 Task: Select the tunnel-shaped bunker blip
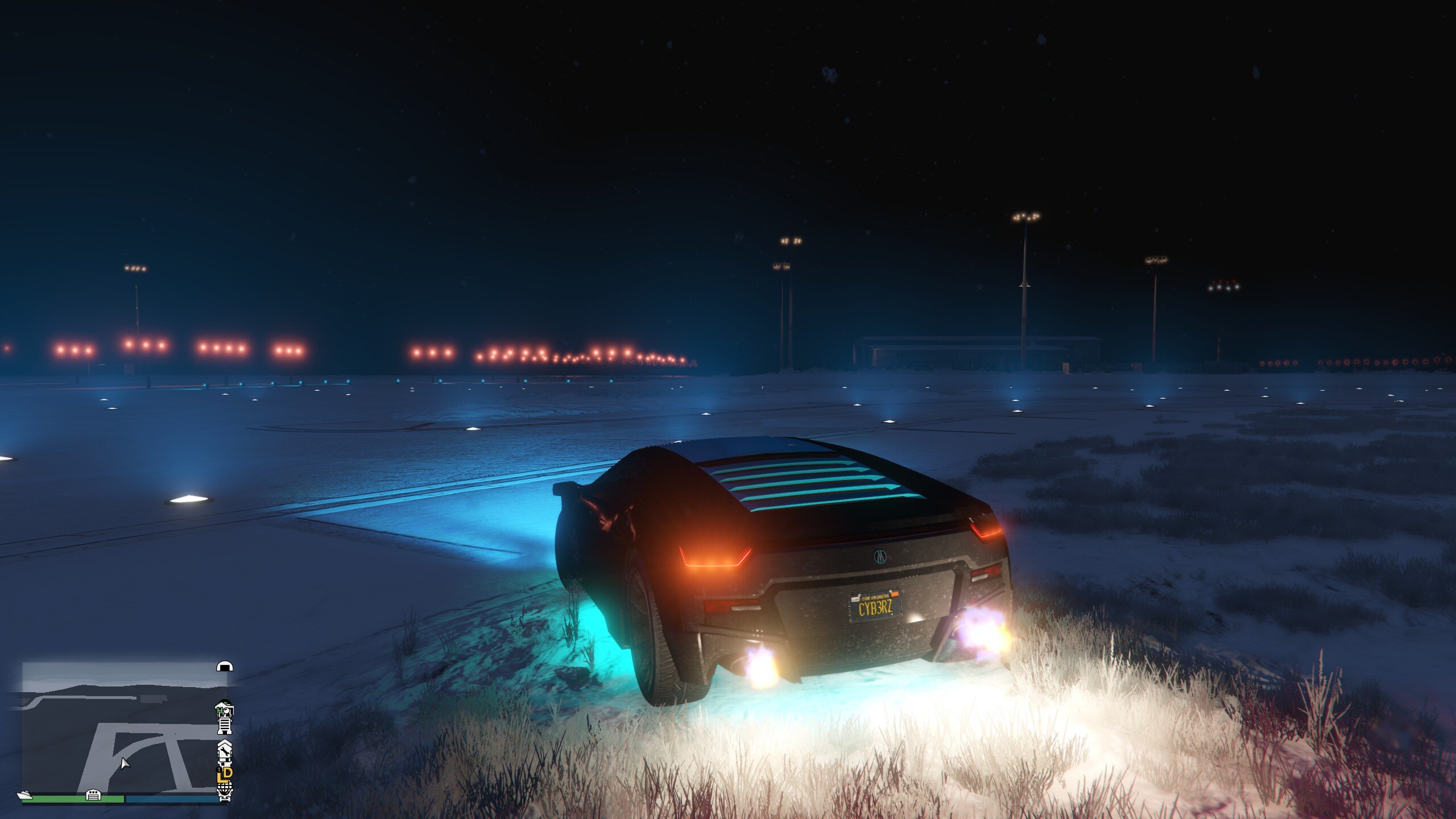pos(225,666)
